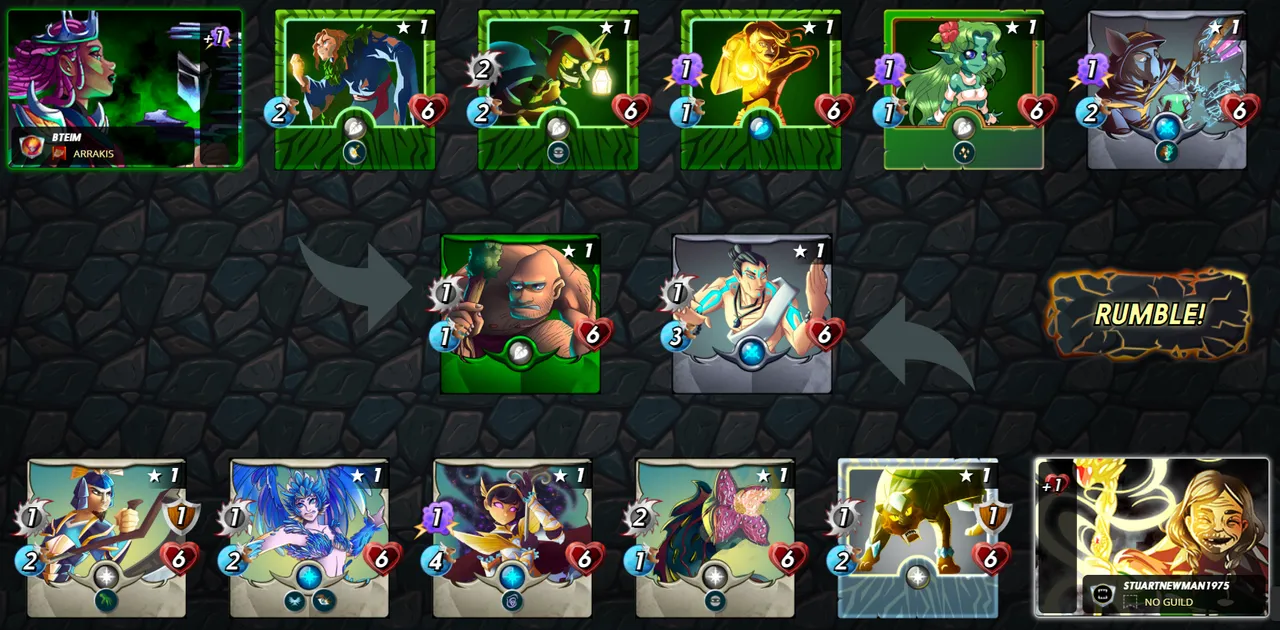Select the red-haired blue-caped figure card
This screenshot has height=630, width=1280.
coord(355,88)
